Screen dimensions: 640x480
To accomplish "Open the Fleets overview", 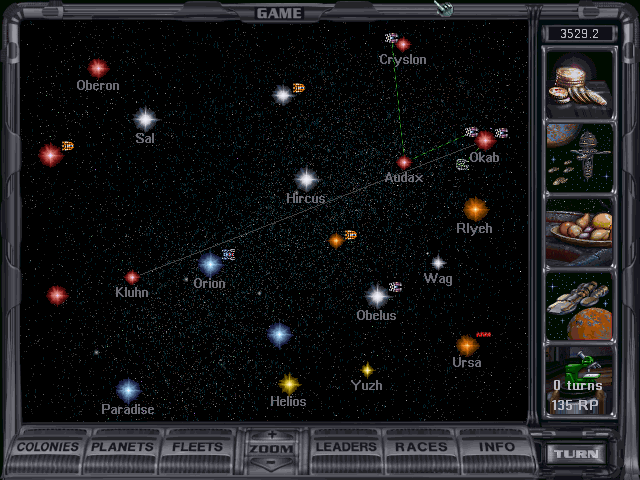I will 198,447.
